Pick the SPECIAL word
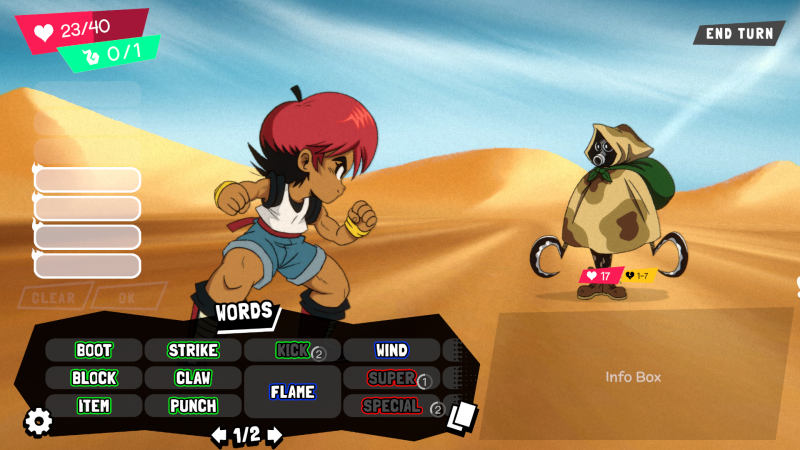Image resolution: width=800 pixels, height=450 pixels. coord(391,406)
